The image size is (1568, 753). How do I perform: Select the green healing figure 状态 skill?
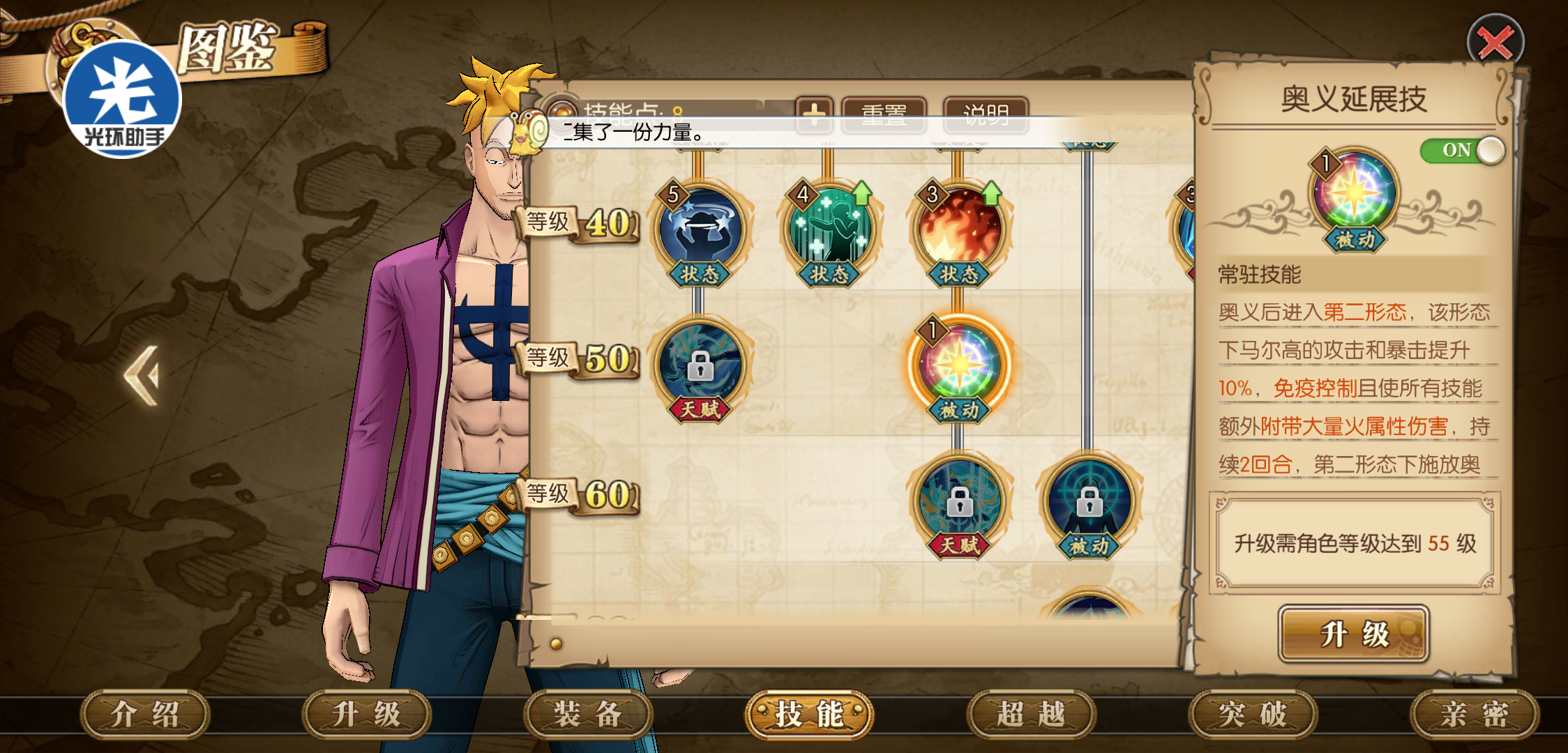click(829, 230)
